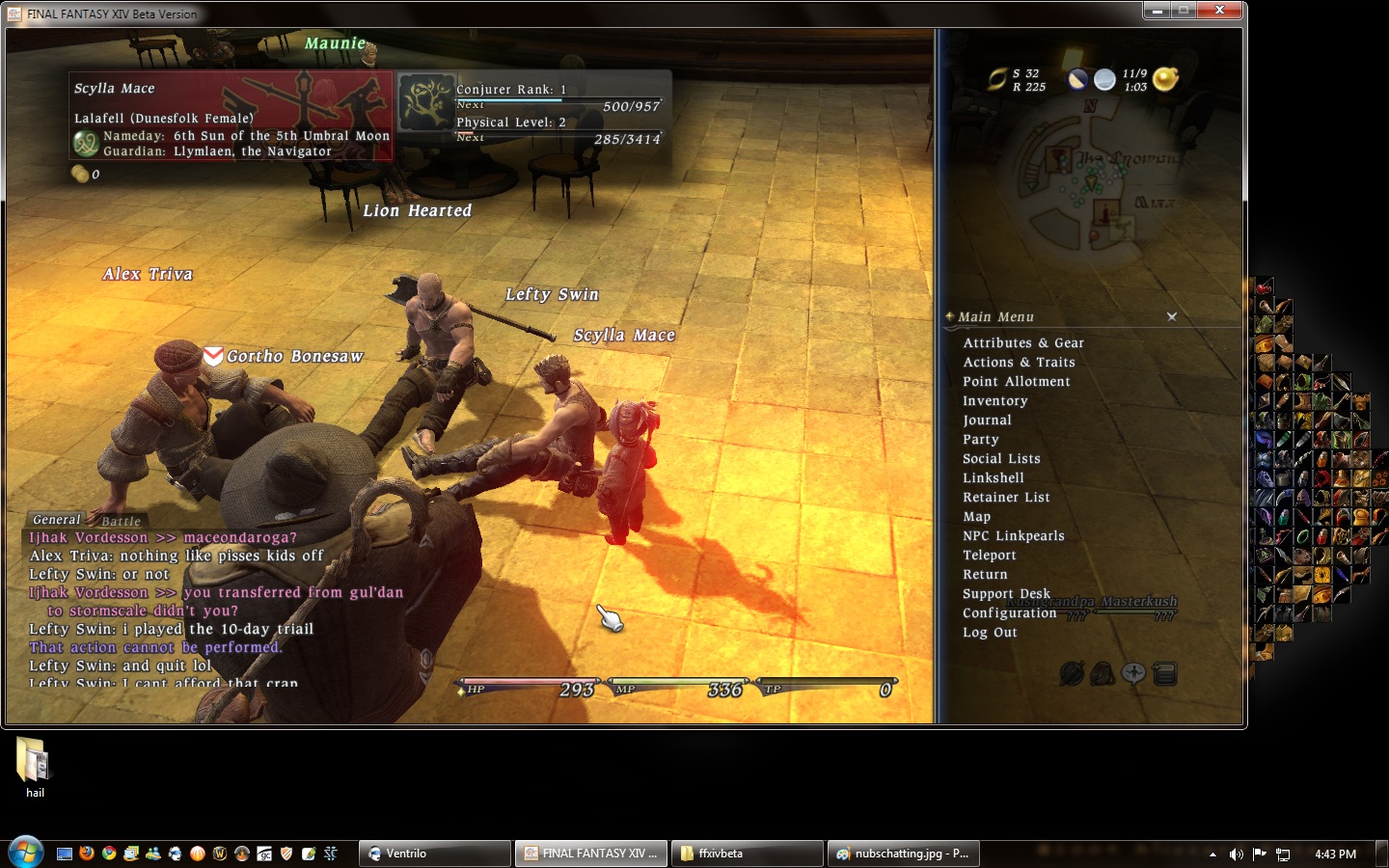Open the Configuration settings
1389x868 pixels.
tap(1009, 613)
